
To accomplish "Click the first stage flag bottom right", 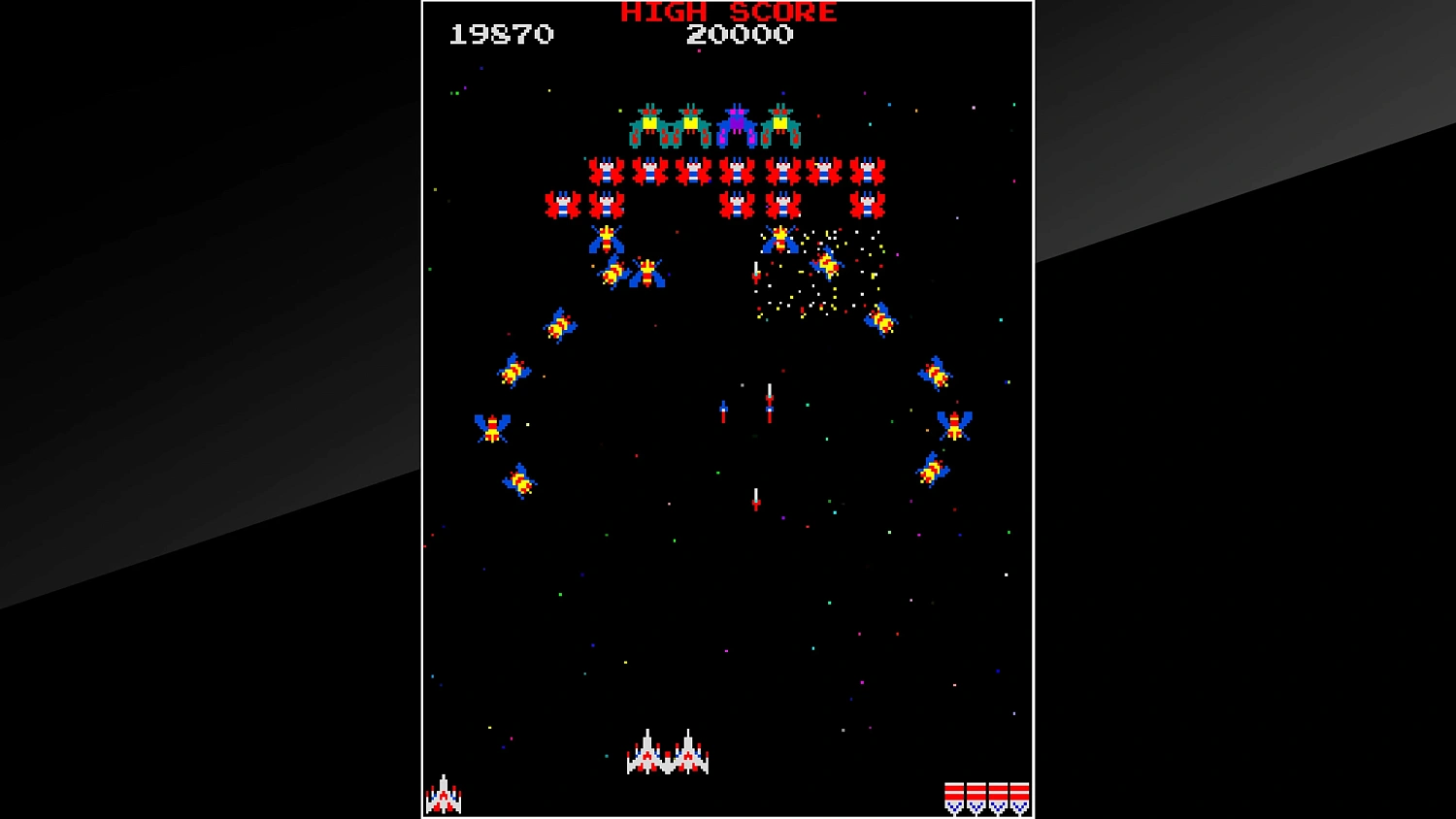I will 954,796.
